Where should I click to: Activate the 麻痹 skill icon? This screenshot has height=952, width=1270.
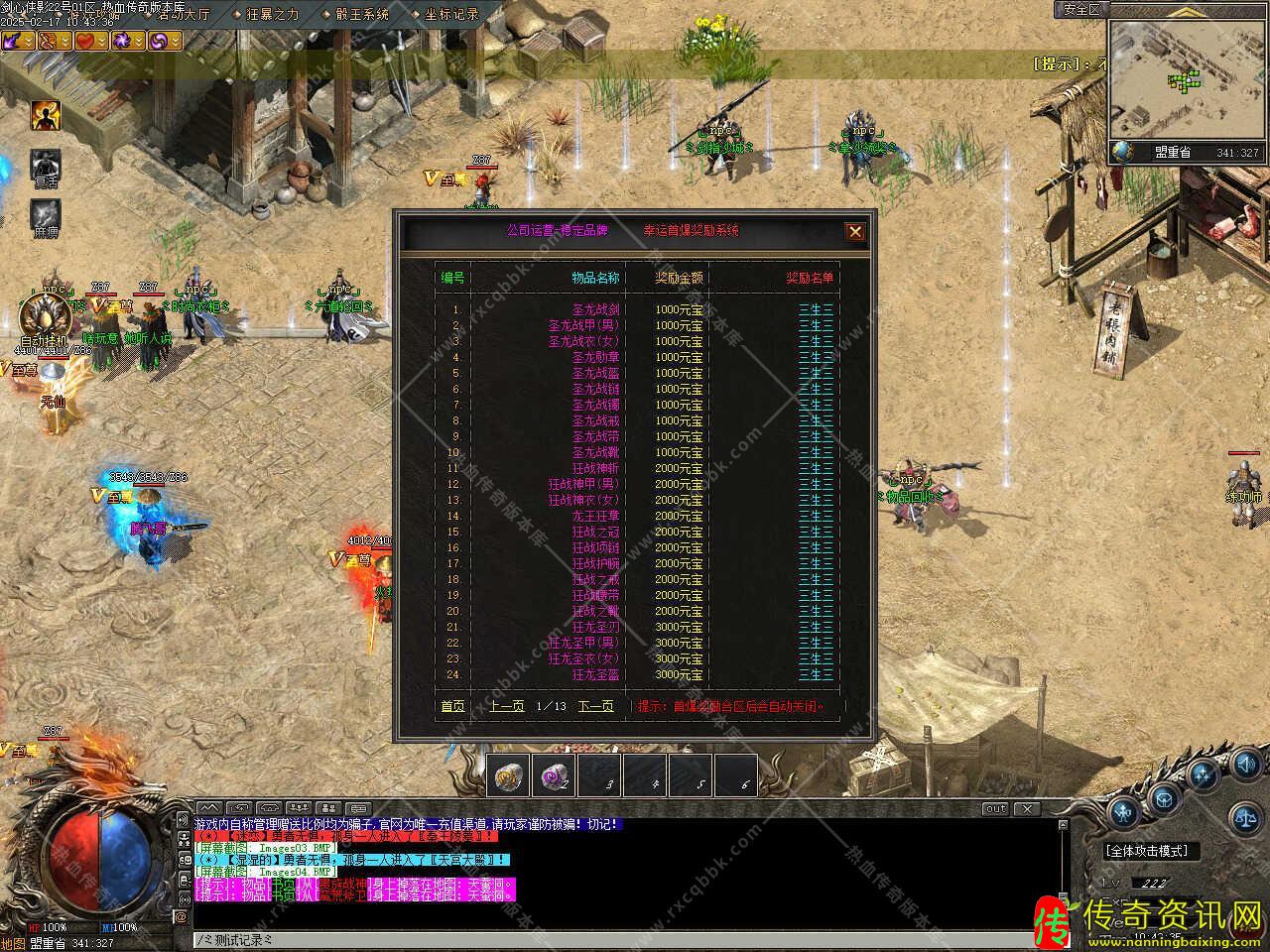46,215
